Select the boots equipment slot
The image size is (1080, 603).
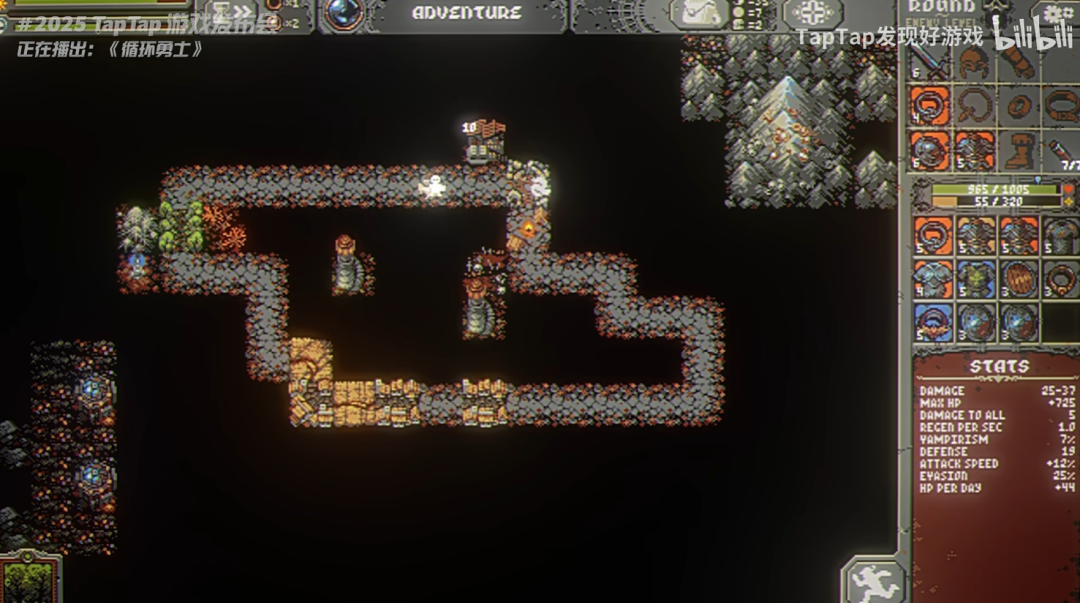tap(1018, 150)
